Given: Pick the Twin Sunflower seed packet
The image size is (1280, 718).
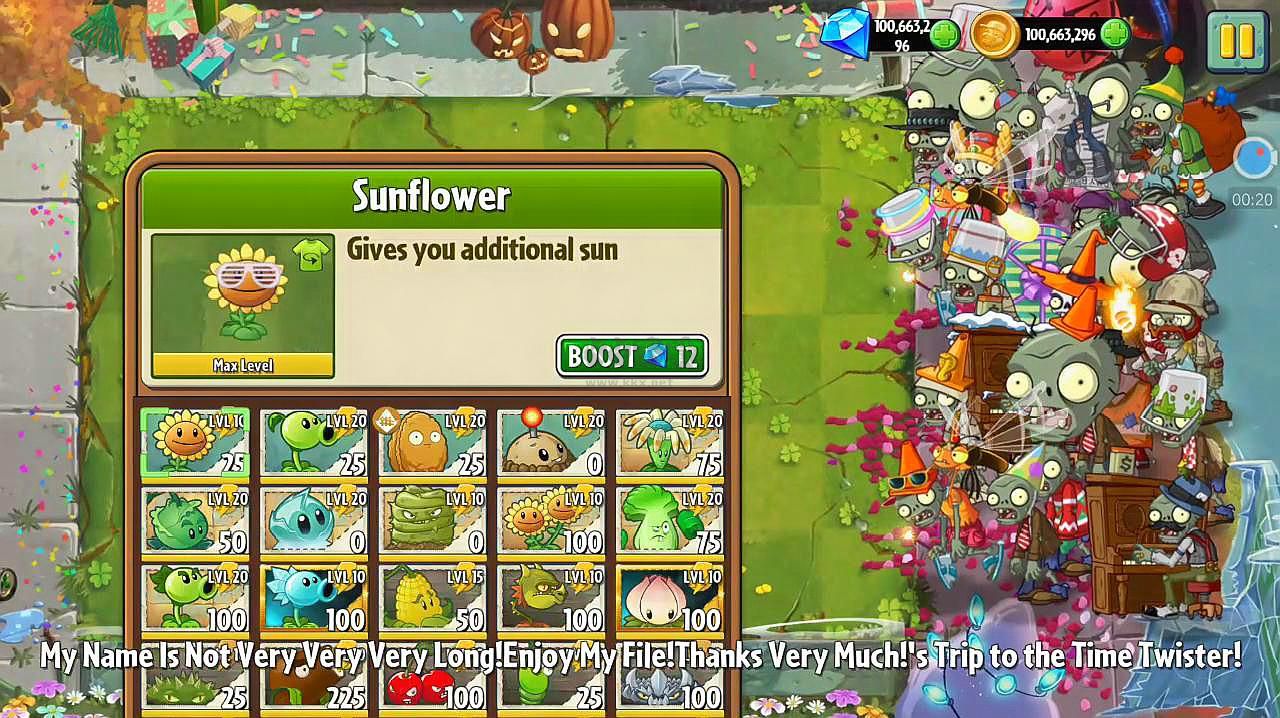Looking at the screenshot, I should (x=551, y=520).
